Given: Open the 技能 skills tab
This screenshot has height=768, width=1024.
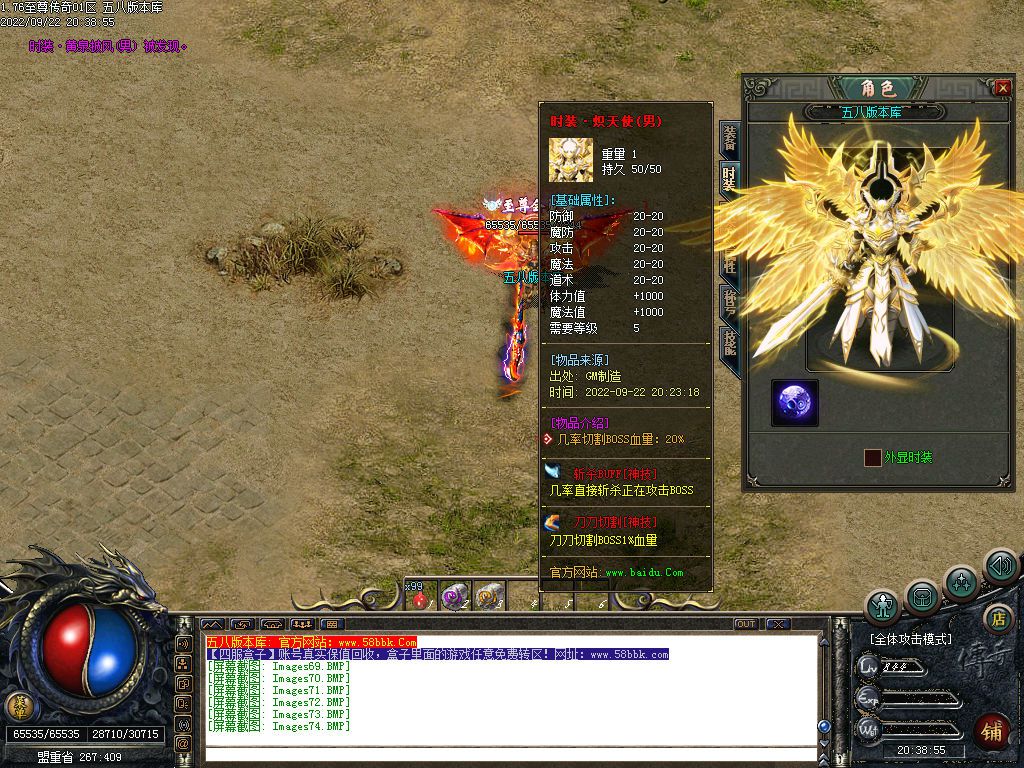Looking at the screenshot, I should pyautogui.click(x=729, y=340).
